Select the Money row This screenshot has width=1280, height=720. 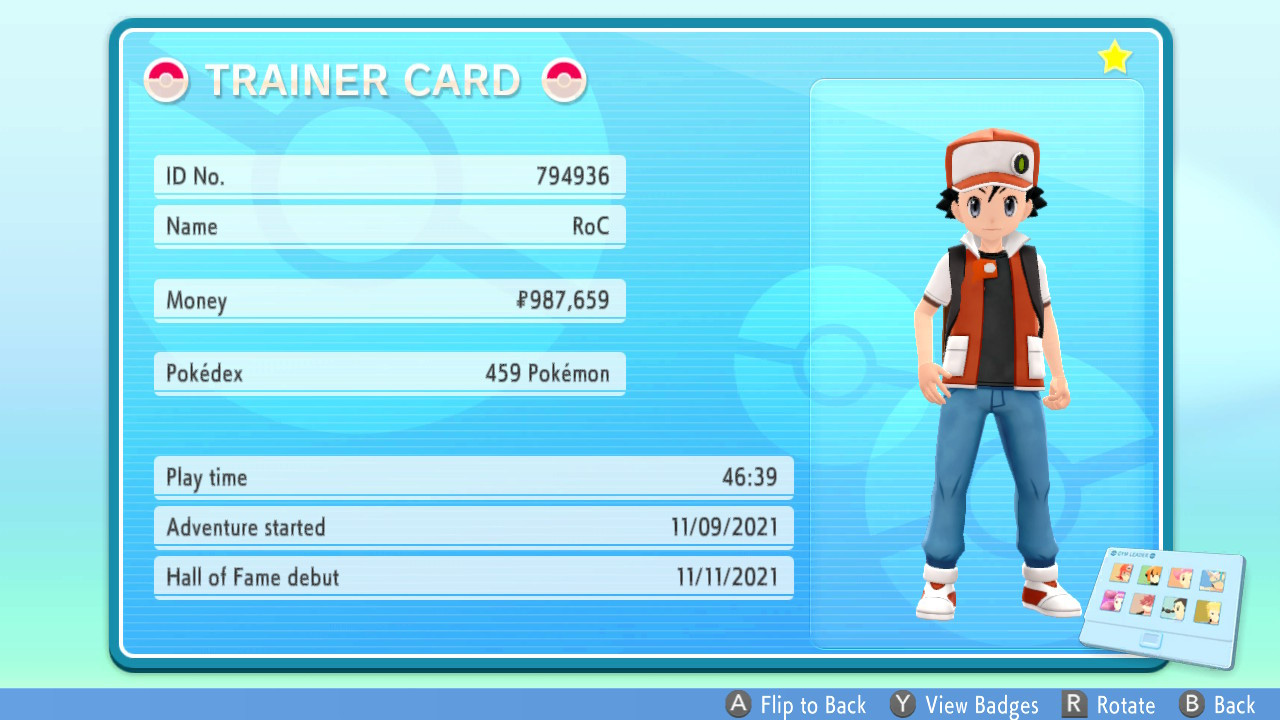click(x=389, y=300)
